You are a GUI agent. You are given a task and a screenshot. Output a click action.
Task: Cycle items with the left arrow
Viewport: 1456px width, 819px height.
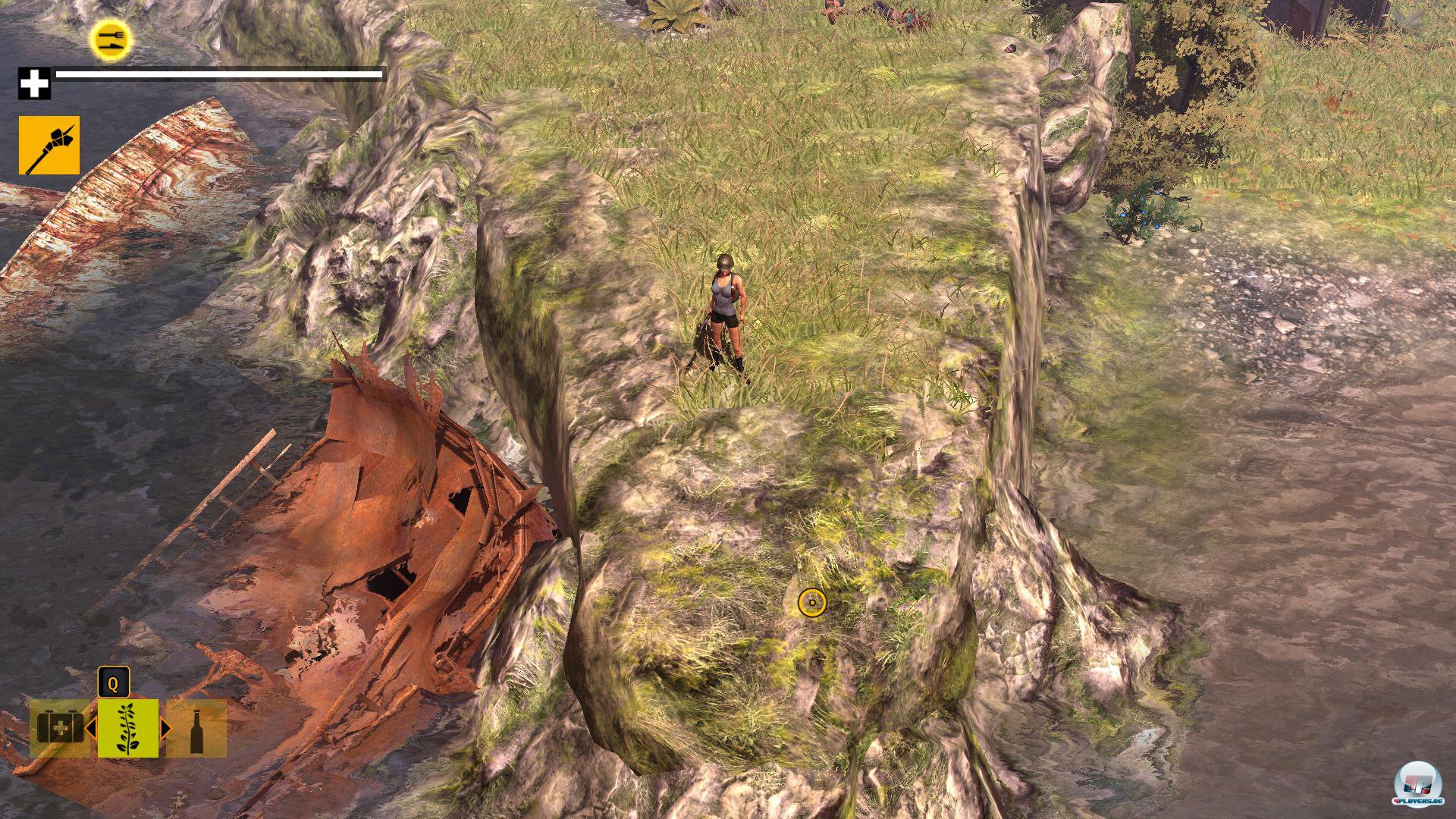[x=90, y=729]
